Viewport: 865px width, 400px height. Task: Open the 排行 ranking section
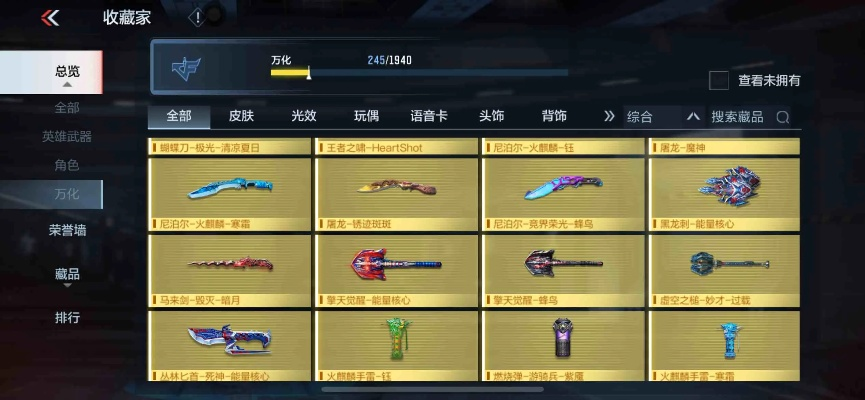point(67,318)
